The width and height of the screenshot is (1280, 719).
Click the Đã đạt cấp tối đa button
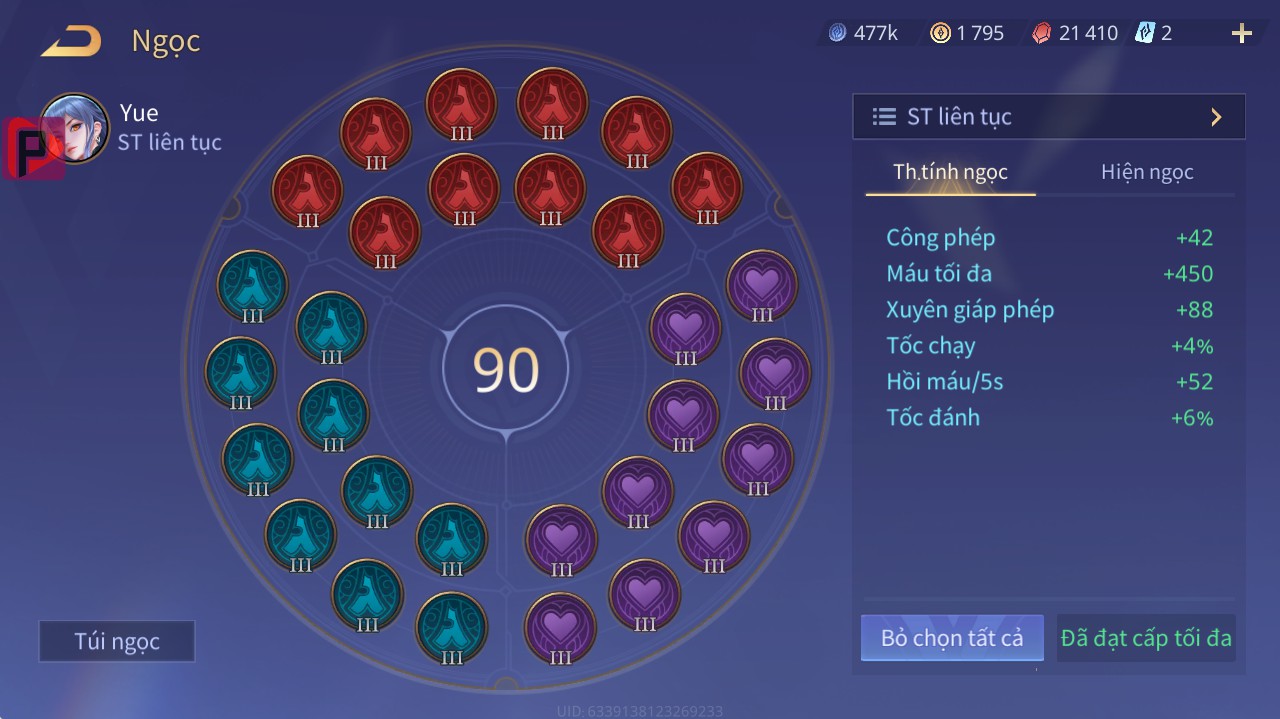[1146, 638]
